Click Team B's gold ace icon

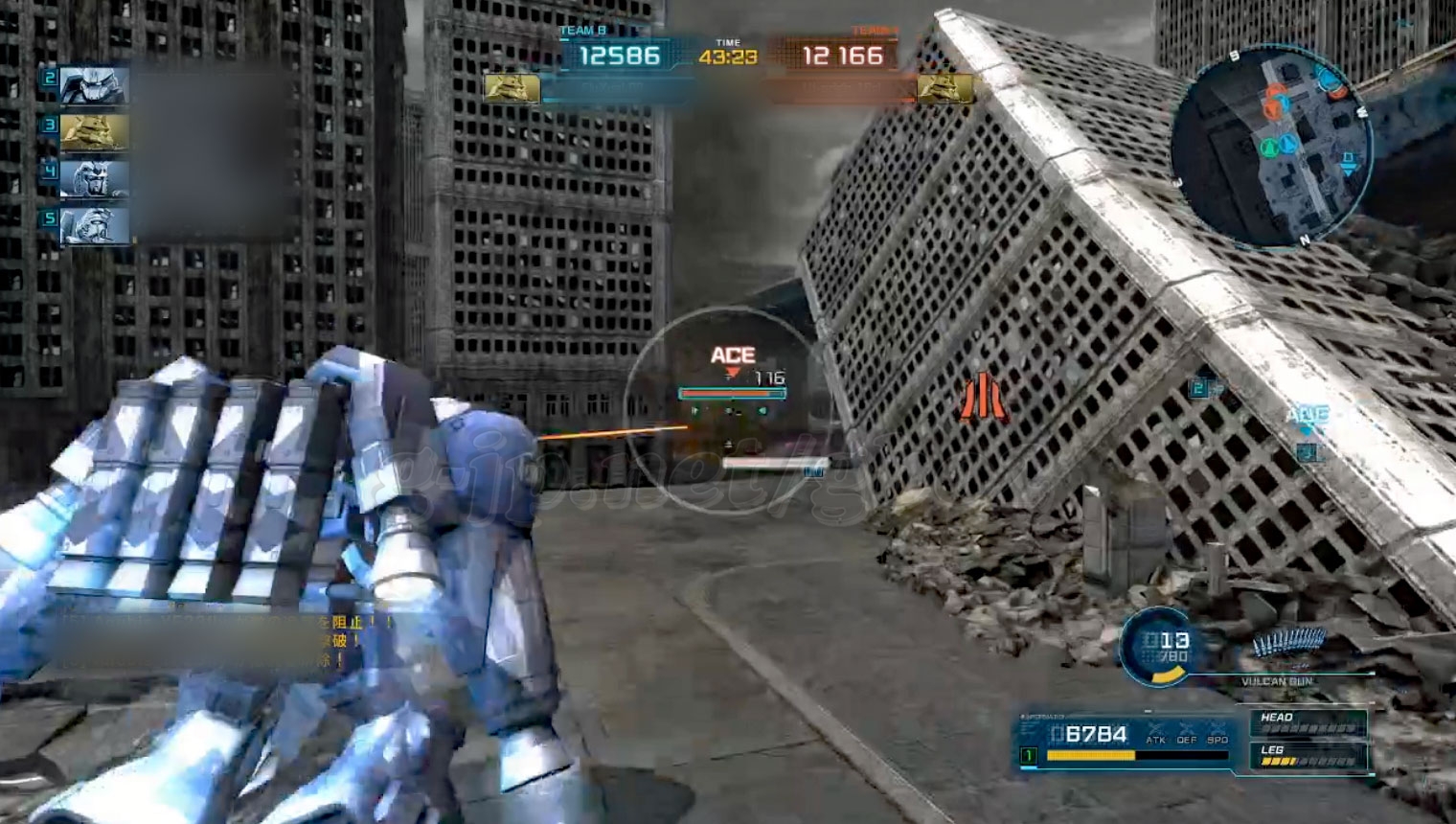click(x=512, y=89)
